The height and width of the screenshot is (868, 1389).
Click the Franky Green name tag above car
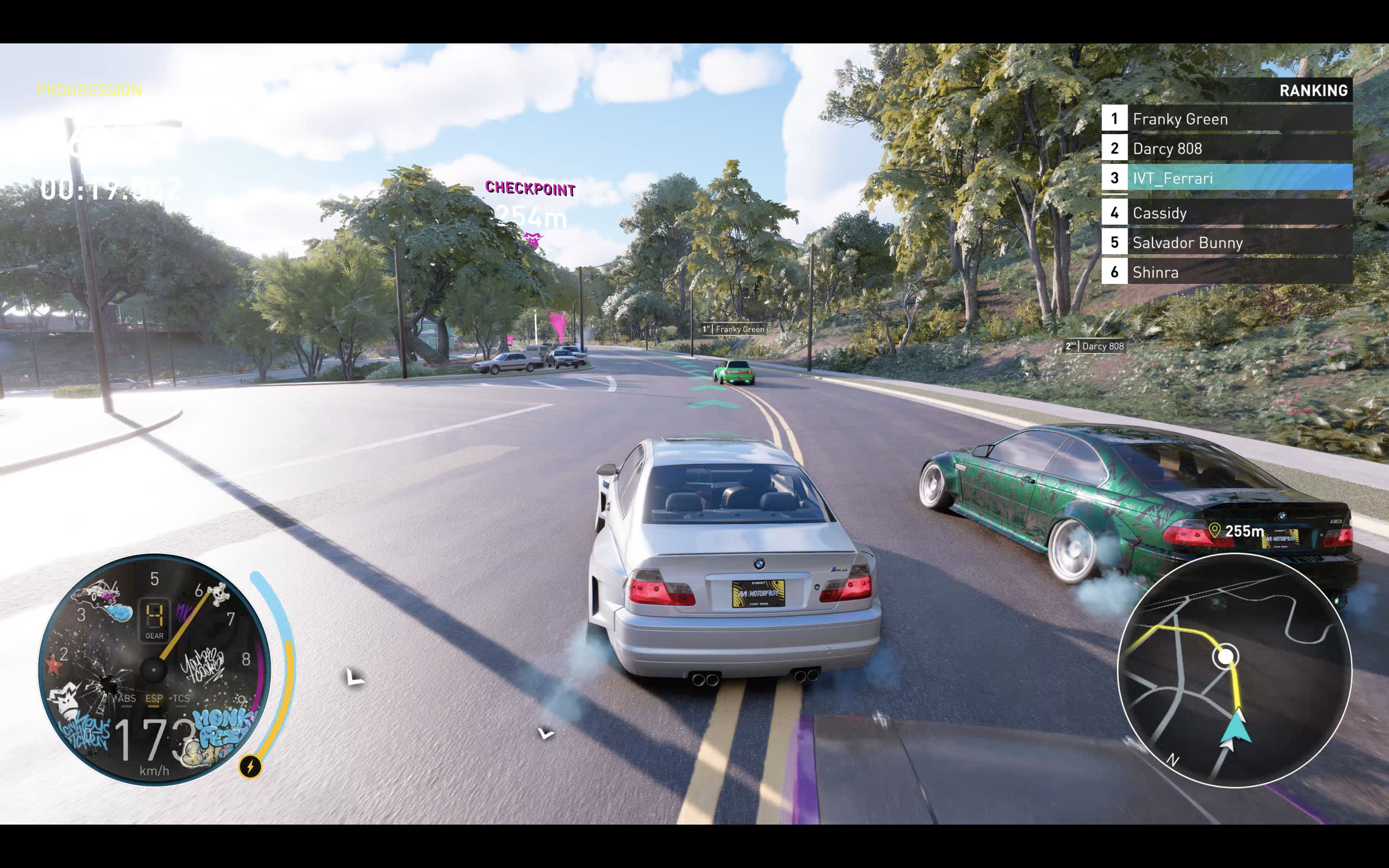click(x=734, y=329)
